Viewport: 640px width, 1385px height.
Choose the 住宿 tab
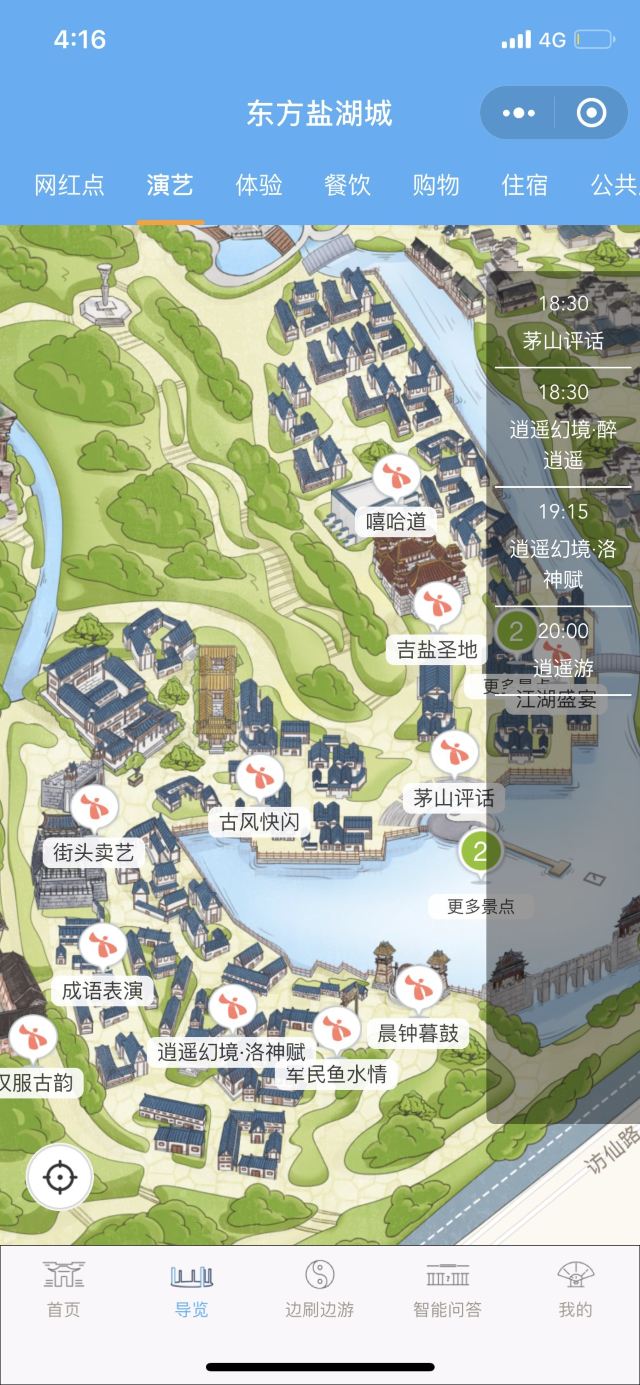[525, 185]
